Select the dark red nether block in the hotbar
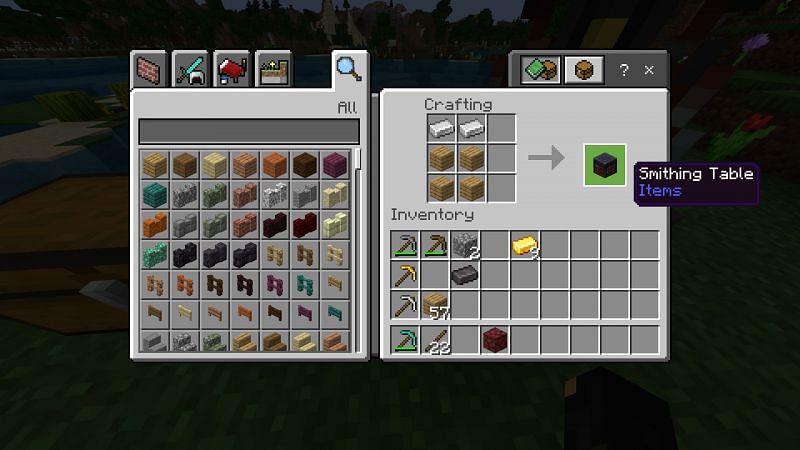Viewport: 800px width, 450px height. (x=496, y=340)
